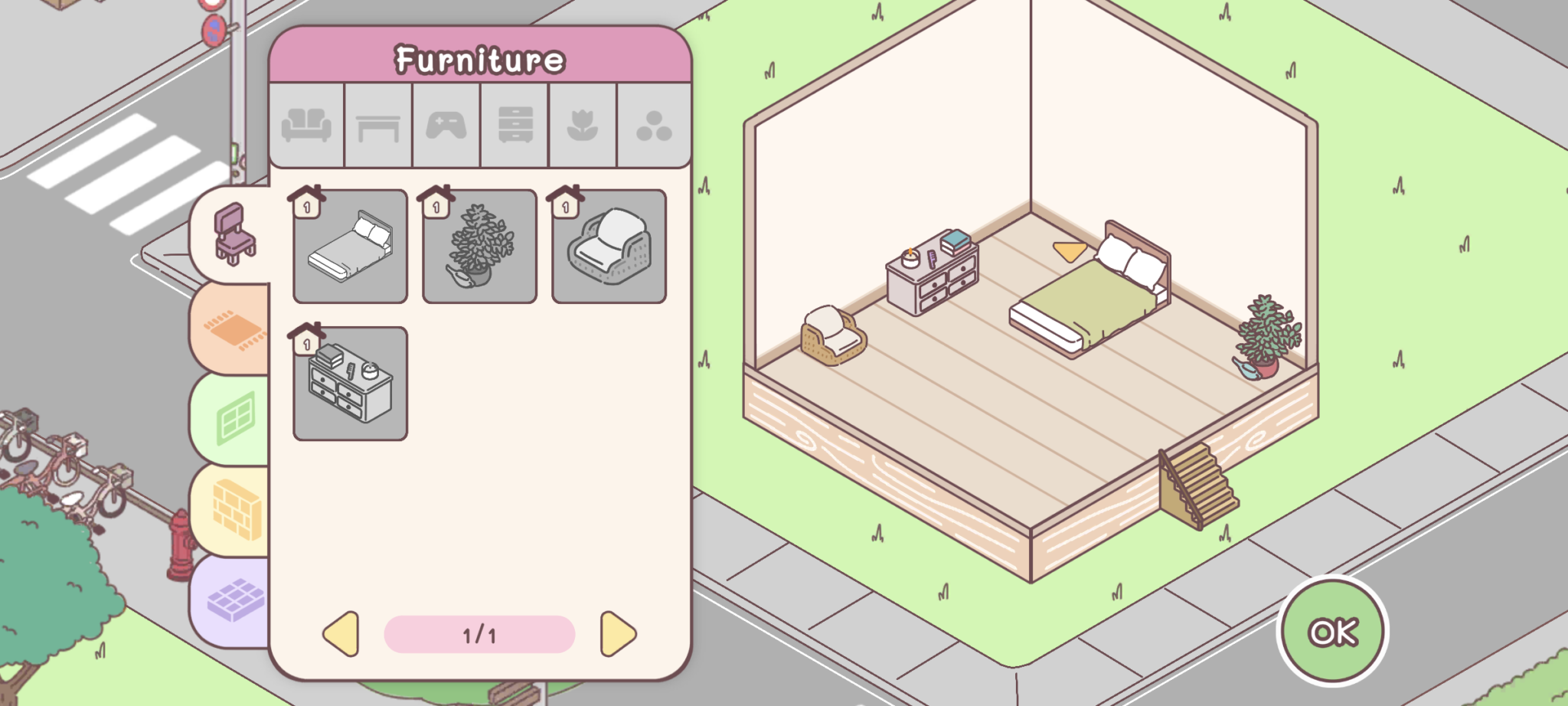Switch to the yellow brick wall tab
This screenshot has height=706, width=1568.
click(x=234, y=510)
